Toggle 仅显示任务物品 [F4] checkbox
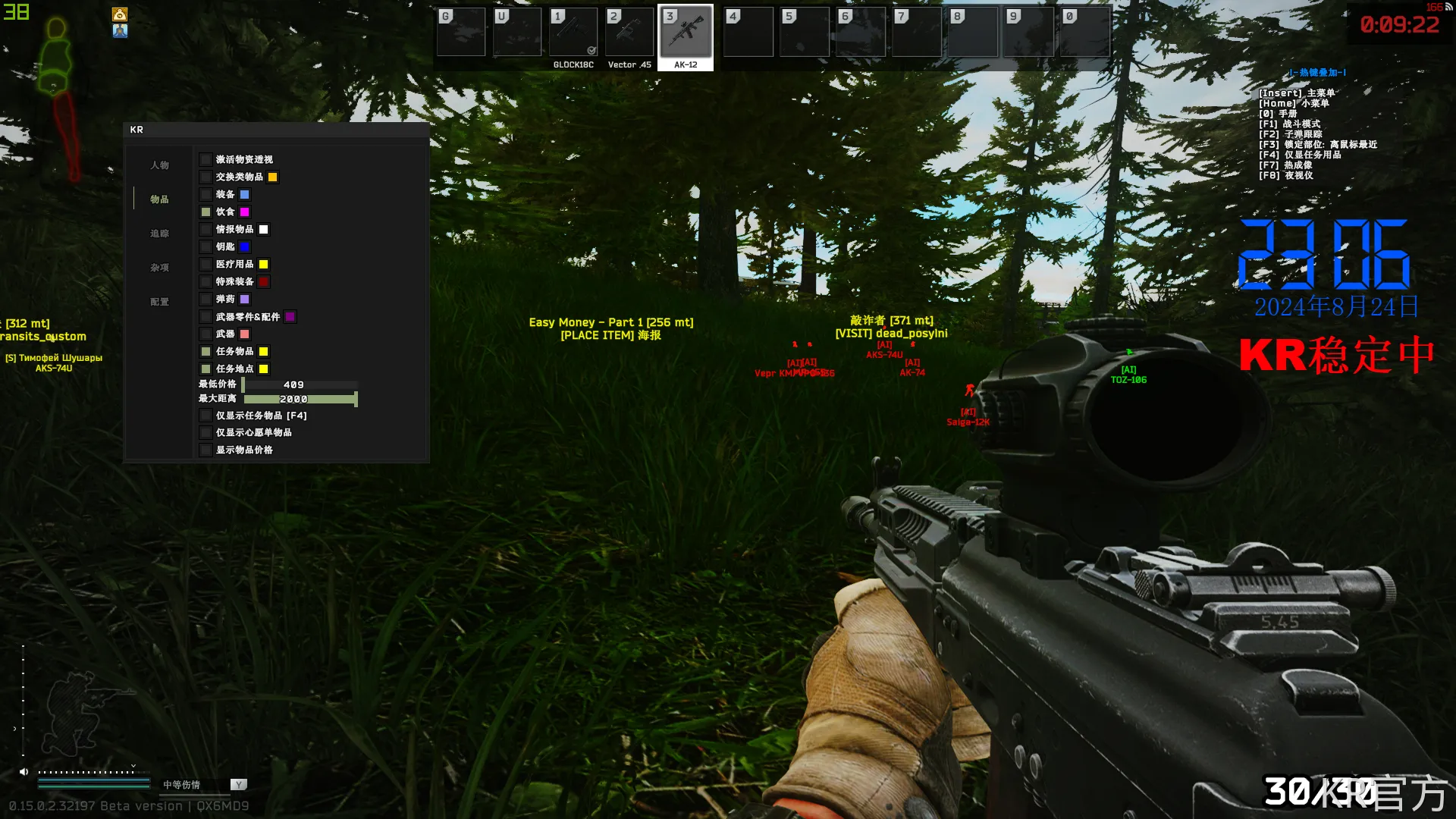The height and width of the screenshot is (819, 1456). (206, 416)
